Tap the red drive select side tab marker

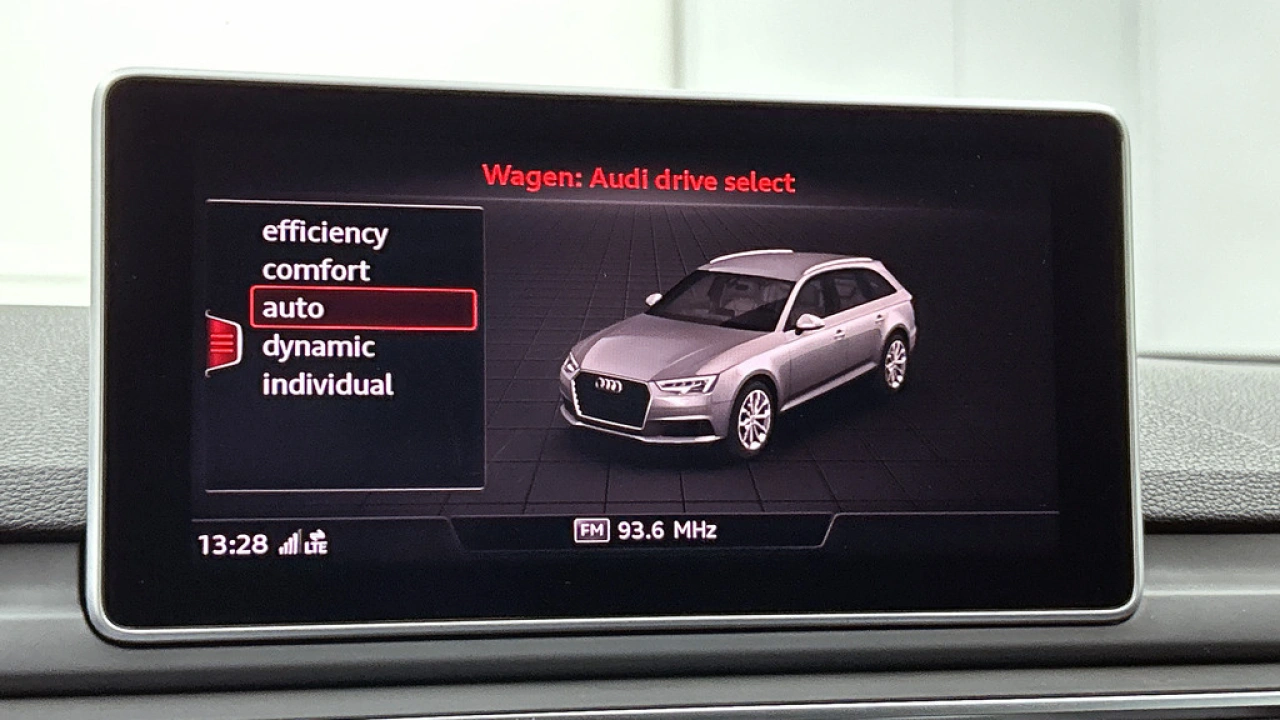[222, 345]
